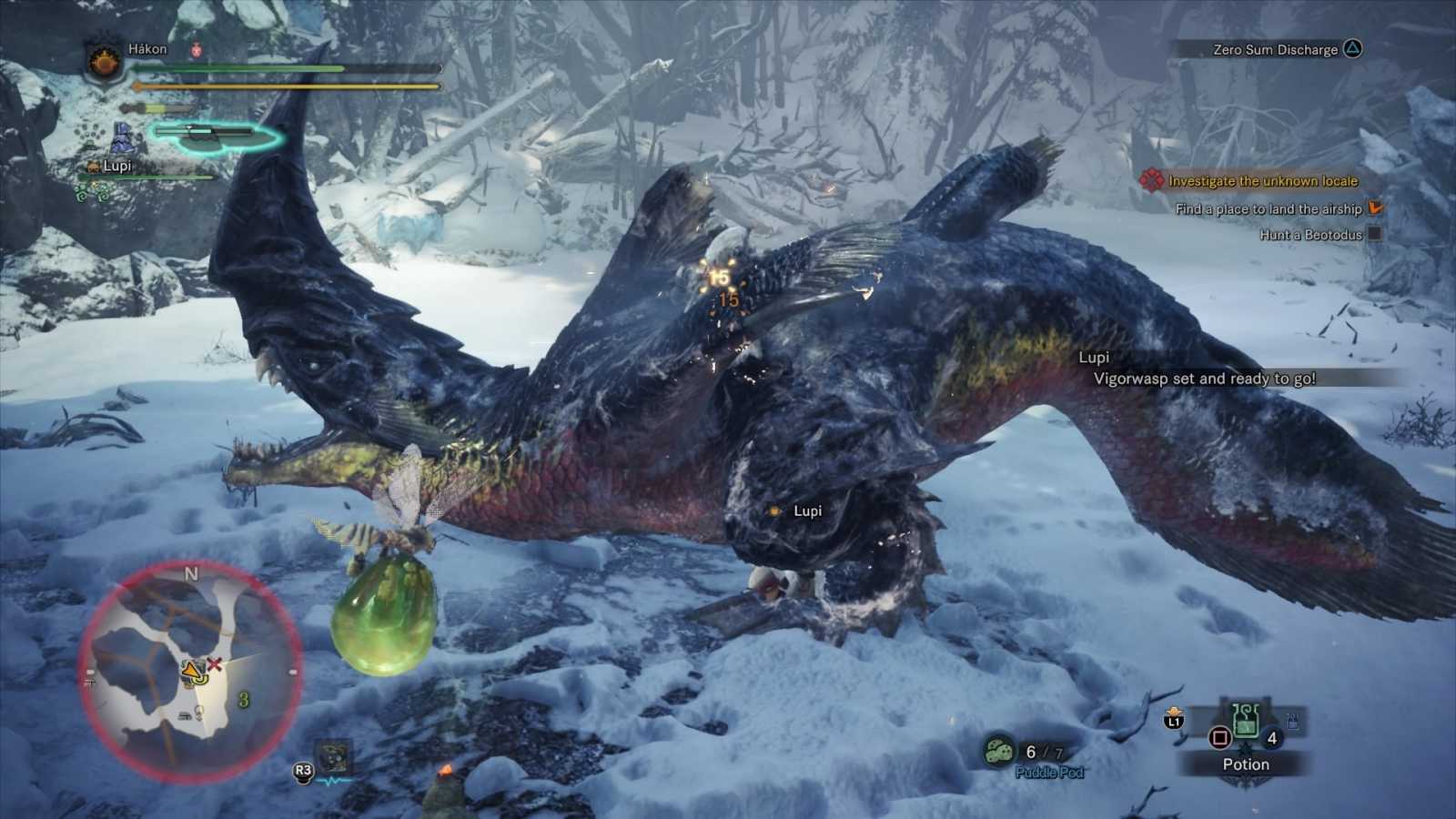Click the status effect icon next to Hákon's name
The image size is (1456, 819).
(196, 49)
